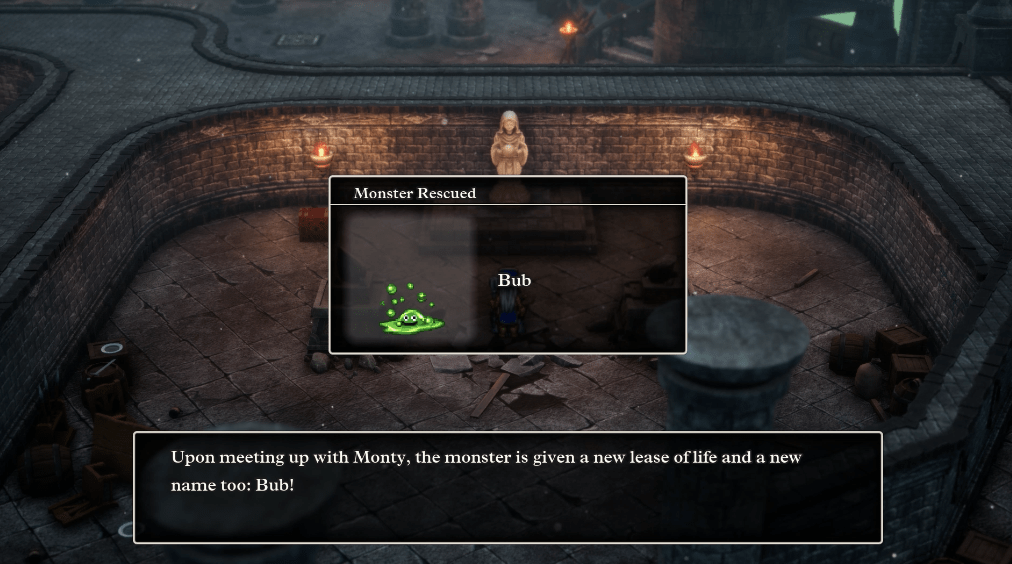
Task: Advance the Monty narration dialogue box
Action: (x=507, y=487)
